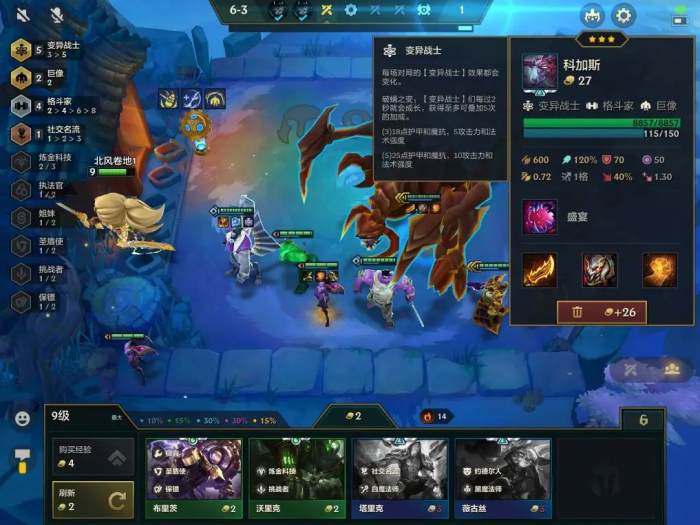
Task: Refresh the shop with 刷新
Action: [92, 499]
